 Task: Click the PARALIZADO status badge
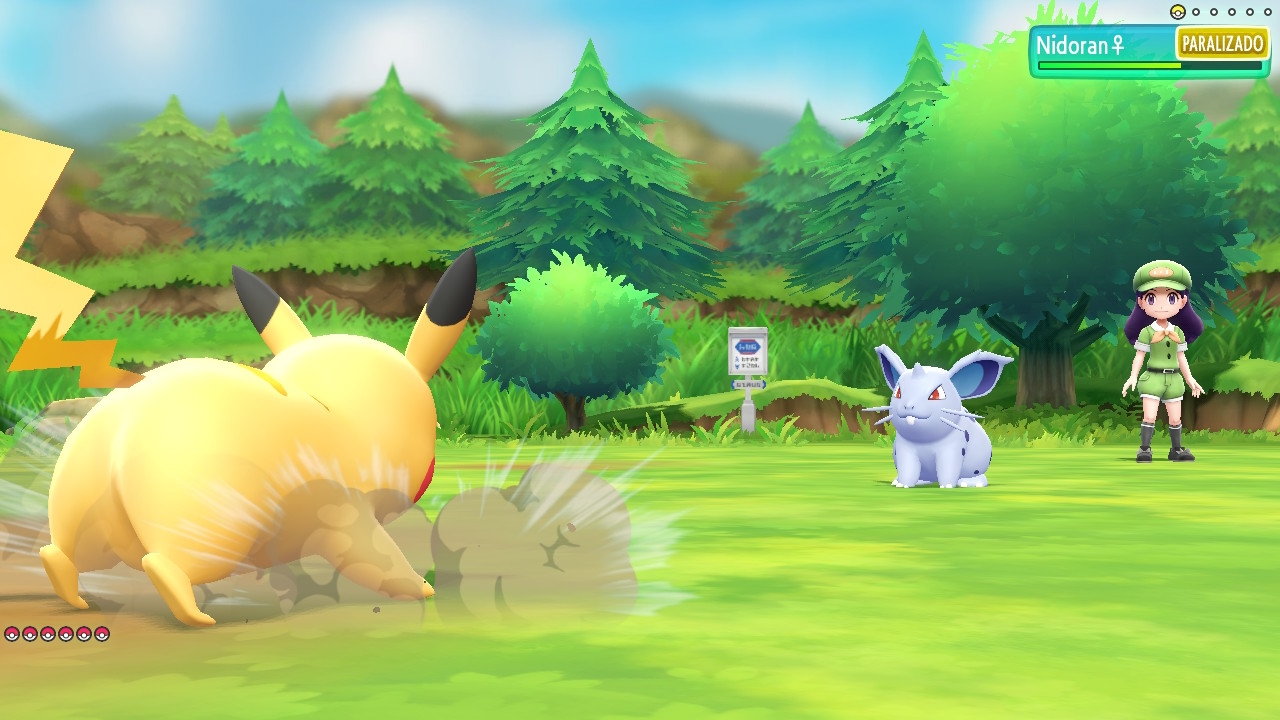[1222, 44]
